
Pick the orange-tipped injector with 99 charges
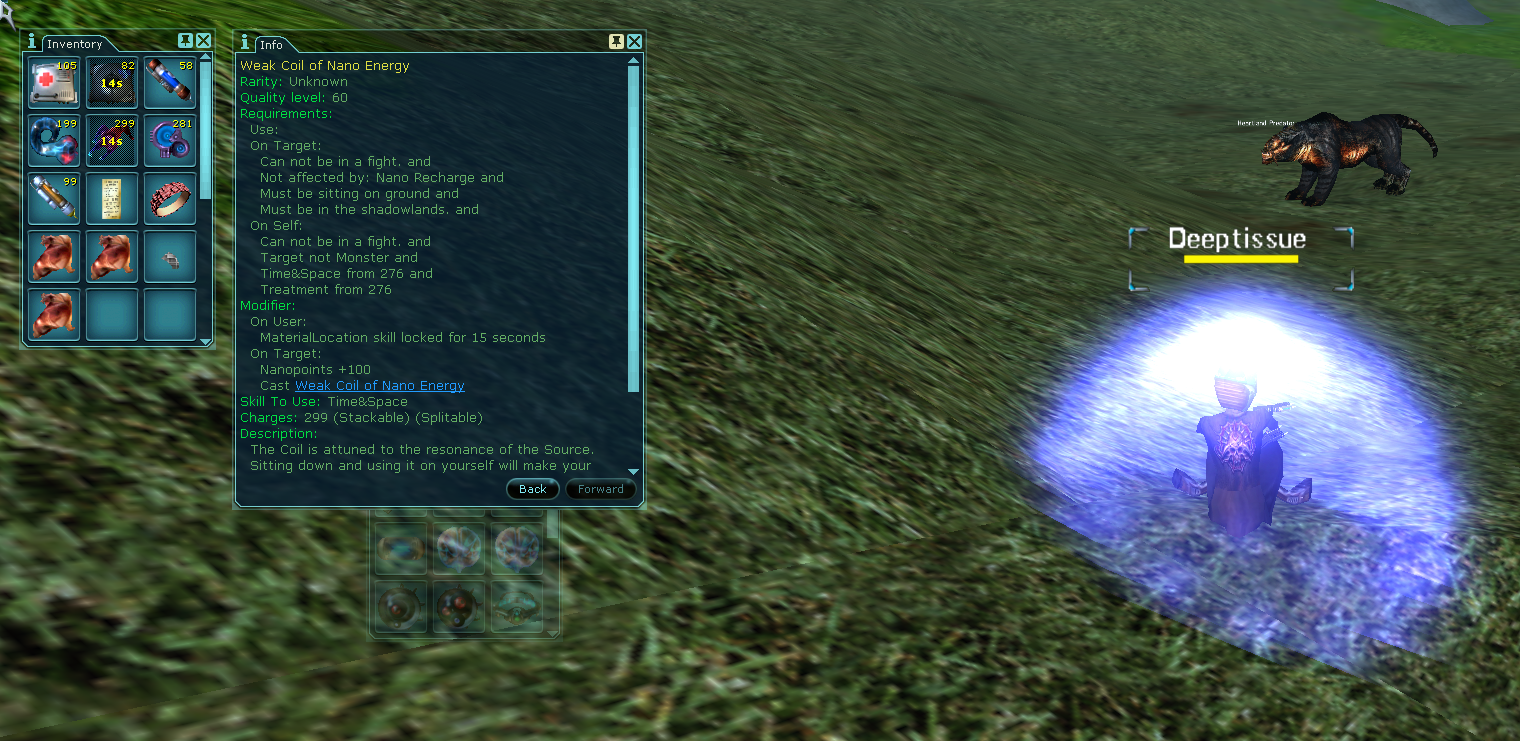tap(53, 198)
